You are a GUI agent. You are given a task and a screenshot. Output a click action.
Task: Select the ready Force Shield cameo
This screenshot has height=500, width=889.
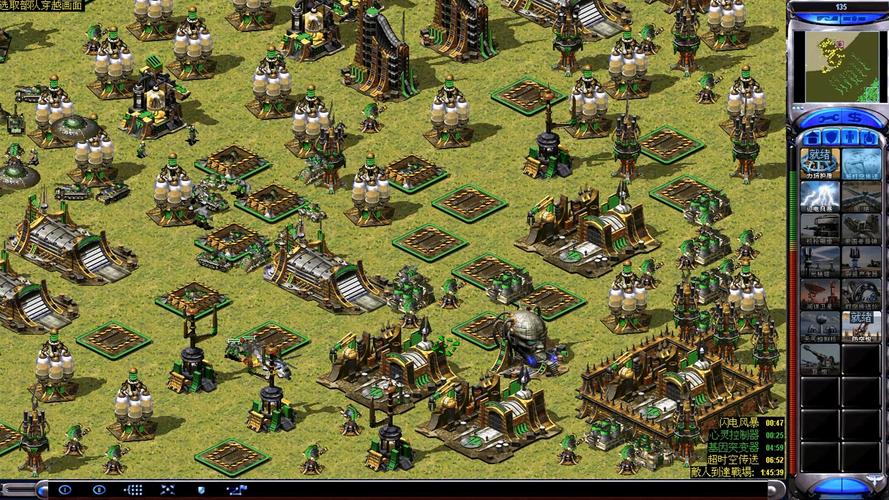(819, 163)
